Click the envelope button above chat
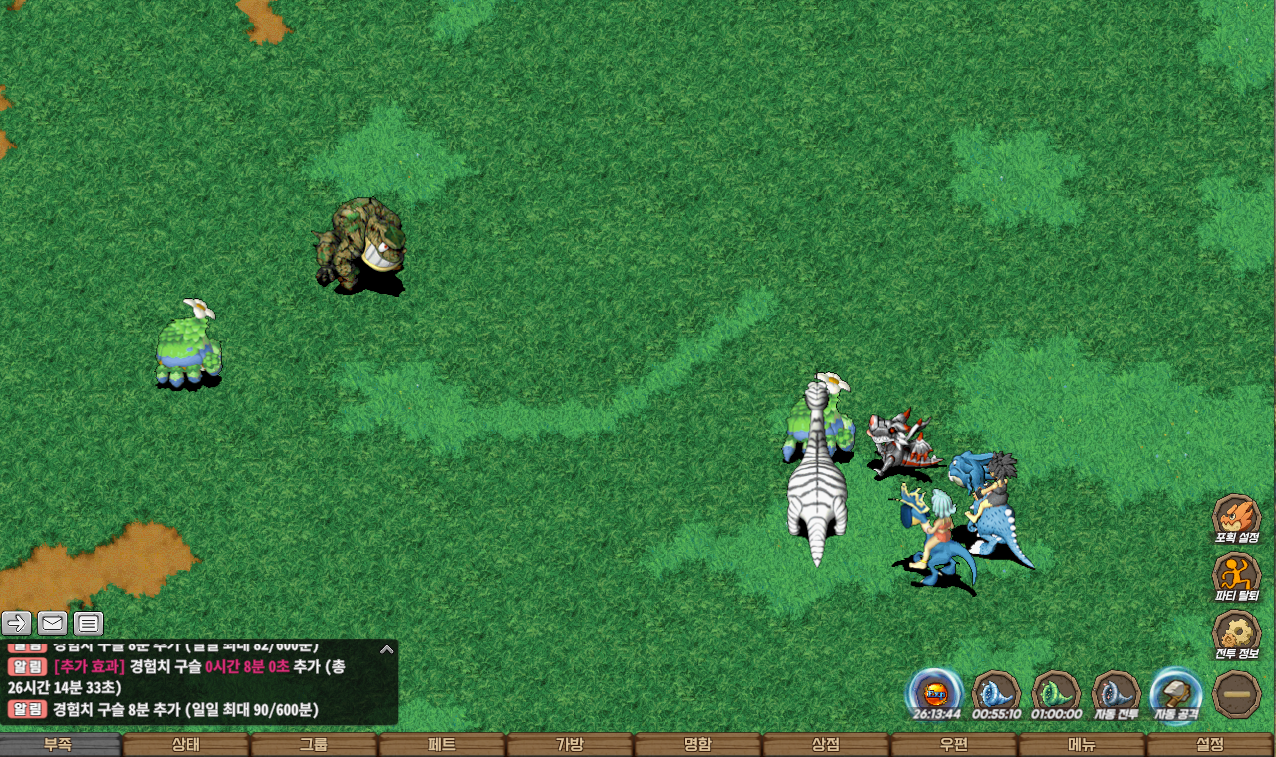Viewport: 1276px width, 757px height. [53, 624]
